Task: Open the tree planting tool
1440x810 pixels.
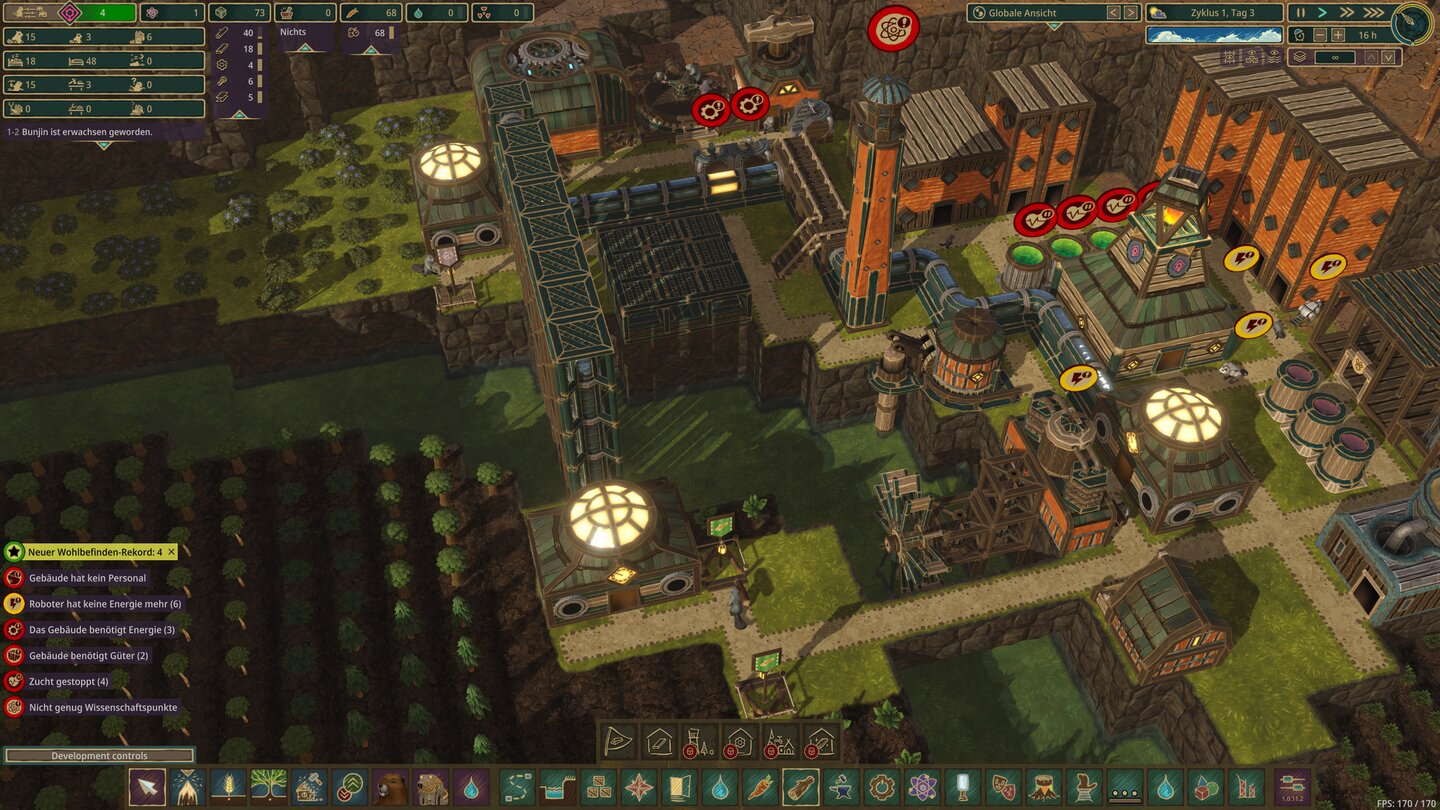Action: 268,787
